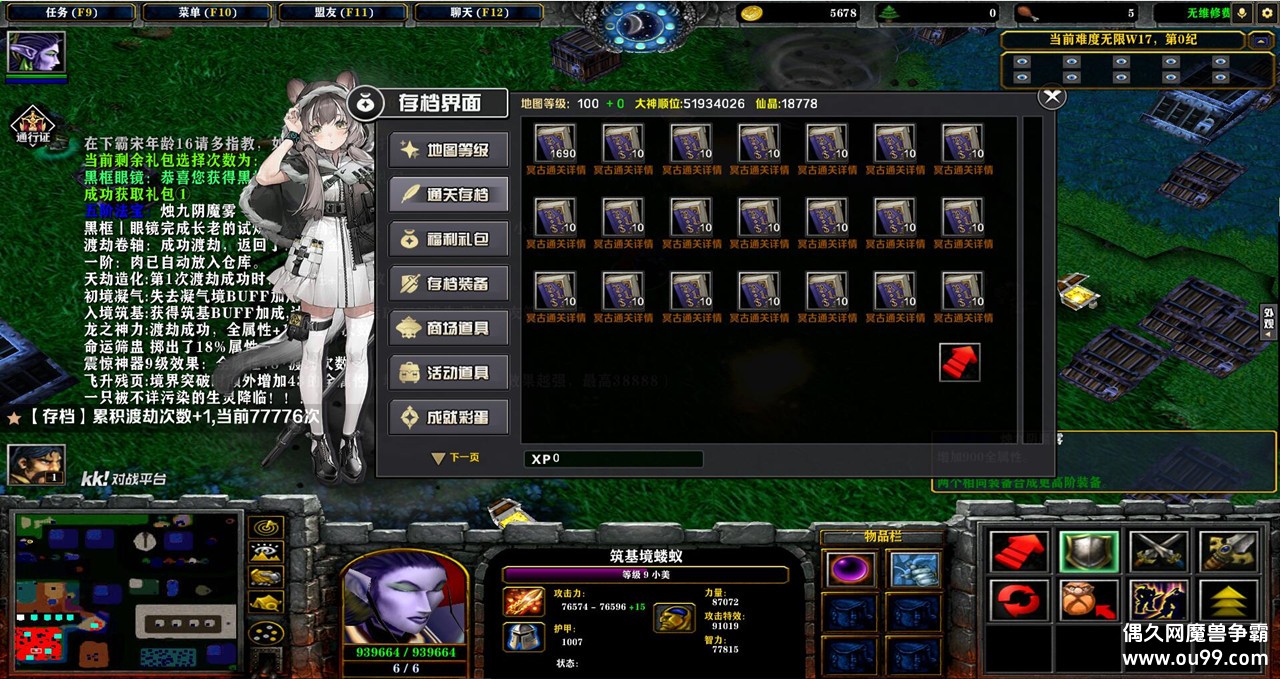Show the 存档装备 saved equipment tab
1280x679 pixels.
pos(449,284)
